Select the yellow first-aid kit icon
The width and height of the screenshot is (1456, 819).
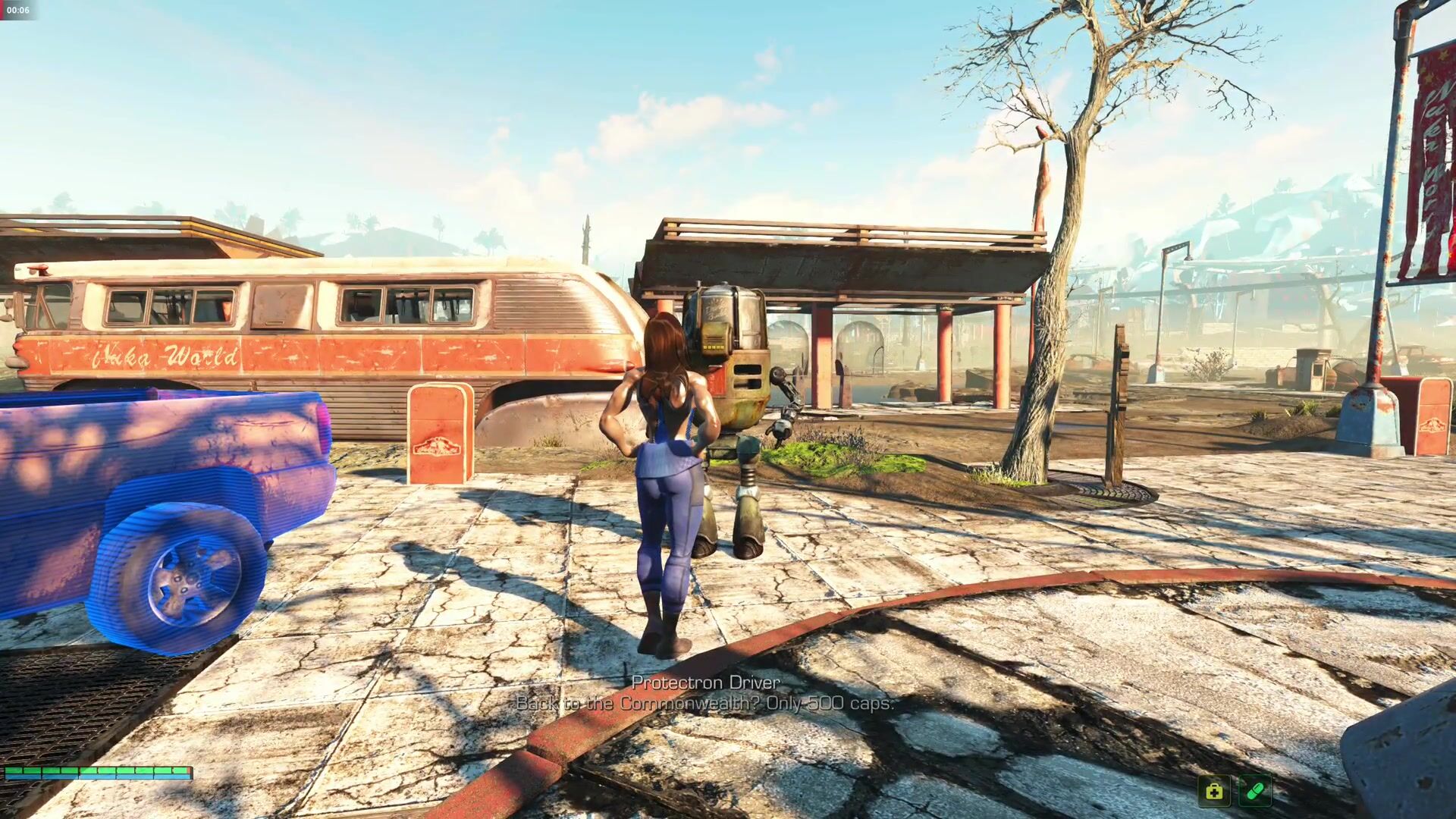coord(1214,792)
